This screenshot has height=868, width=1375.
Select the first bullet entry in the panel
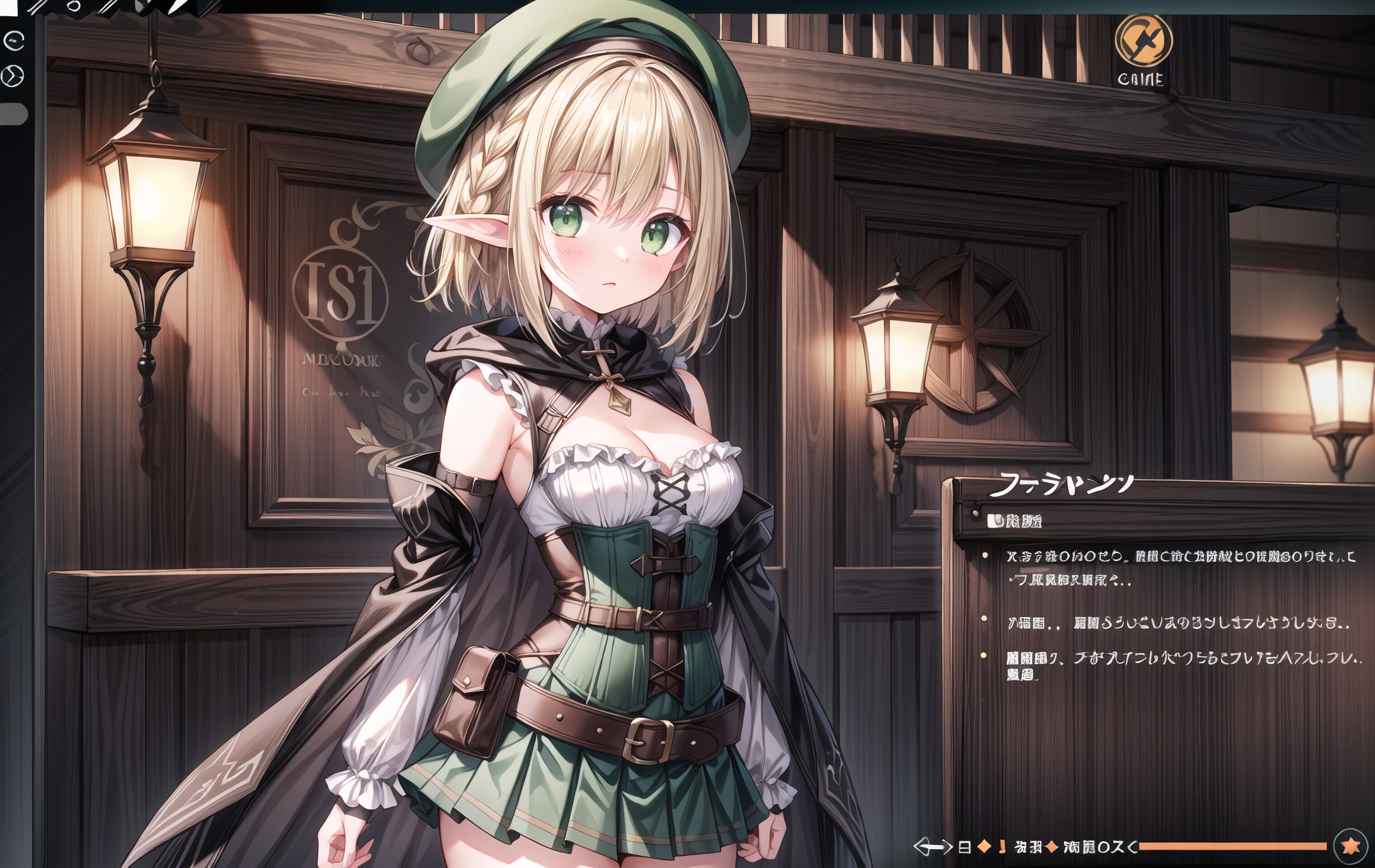[1179, 567]
